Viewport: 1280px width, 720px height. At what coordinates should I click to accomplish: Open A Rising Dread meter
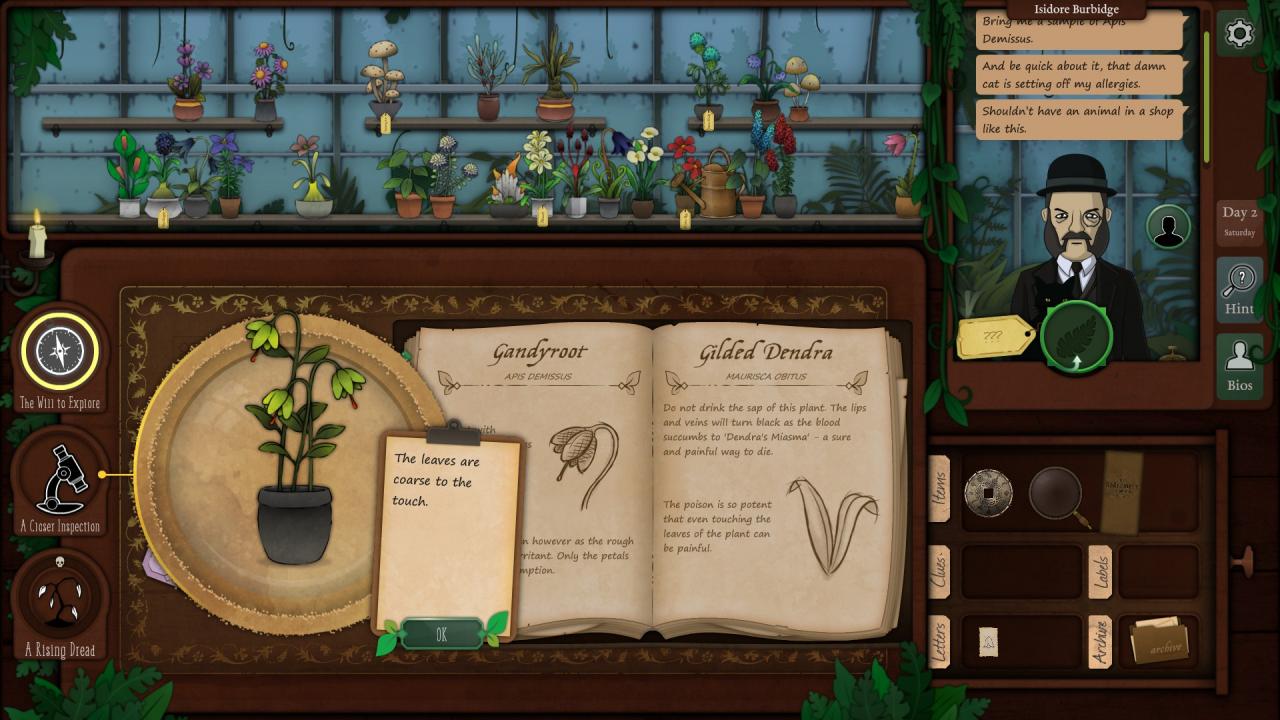(x=60, y=597)
